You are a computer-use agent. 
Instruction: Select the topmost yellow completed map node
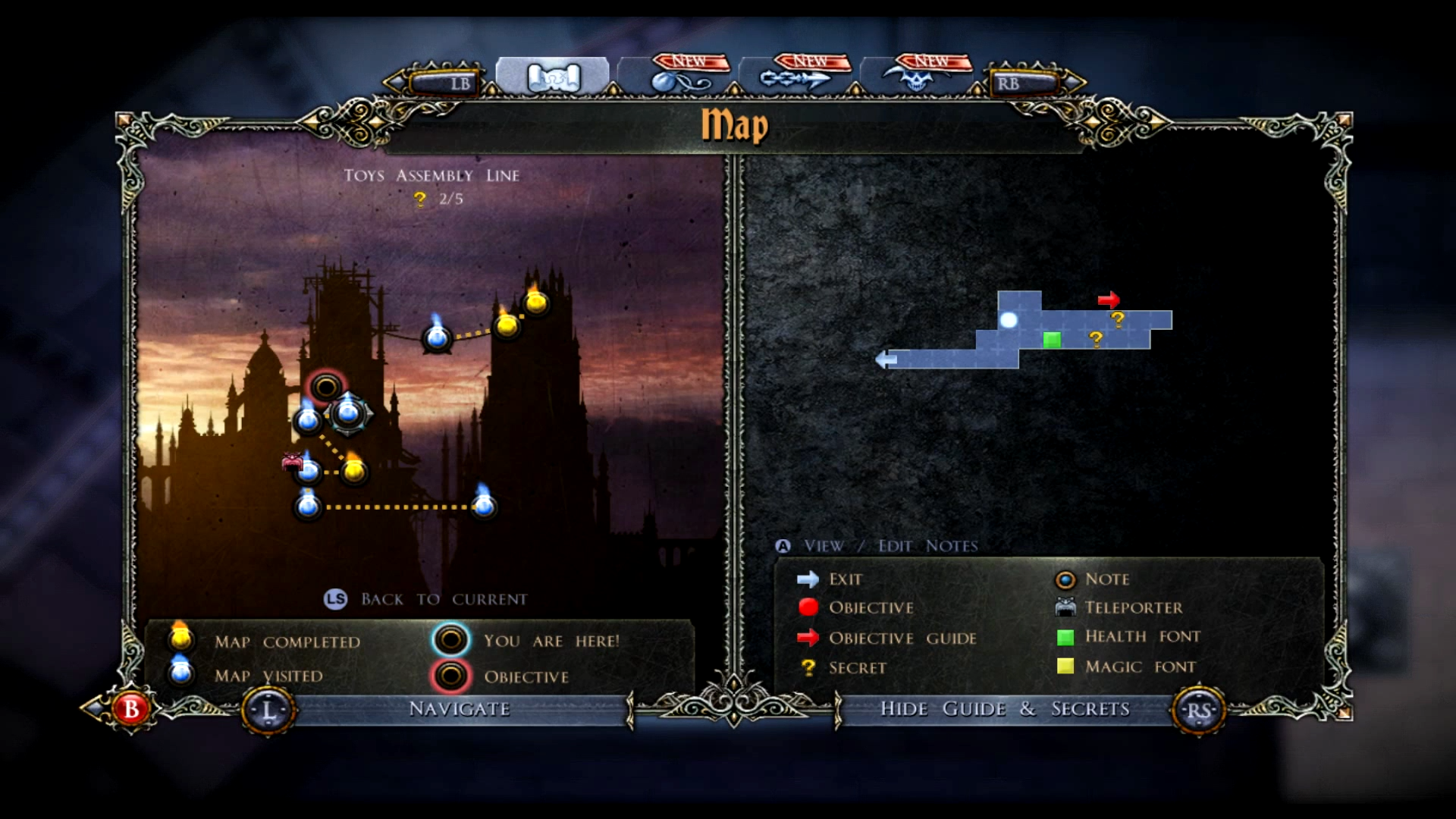tap(536, 303)
